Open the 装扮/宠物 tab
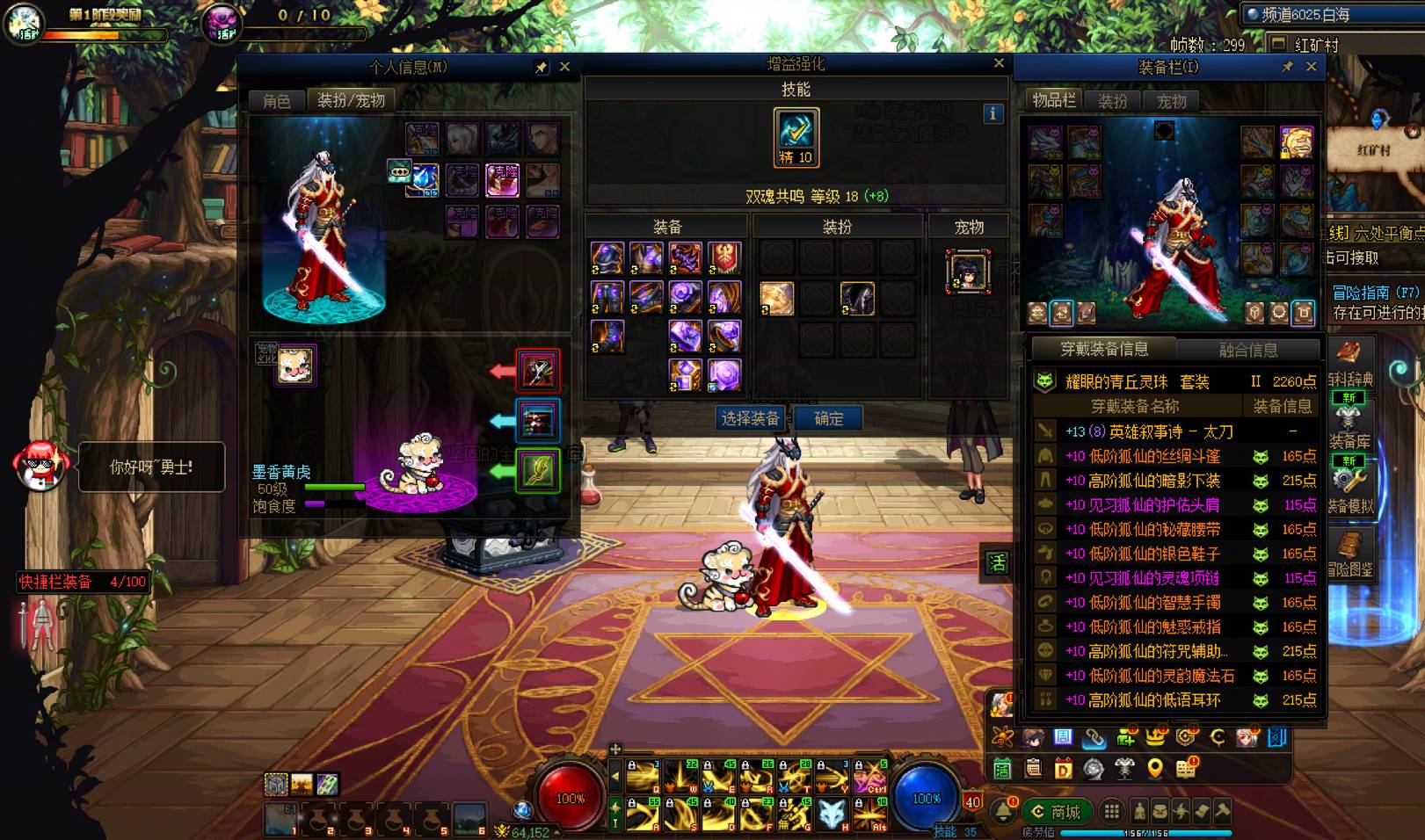 (351, 101)
